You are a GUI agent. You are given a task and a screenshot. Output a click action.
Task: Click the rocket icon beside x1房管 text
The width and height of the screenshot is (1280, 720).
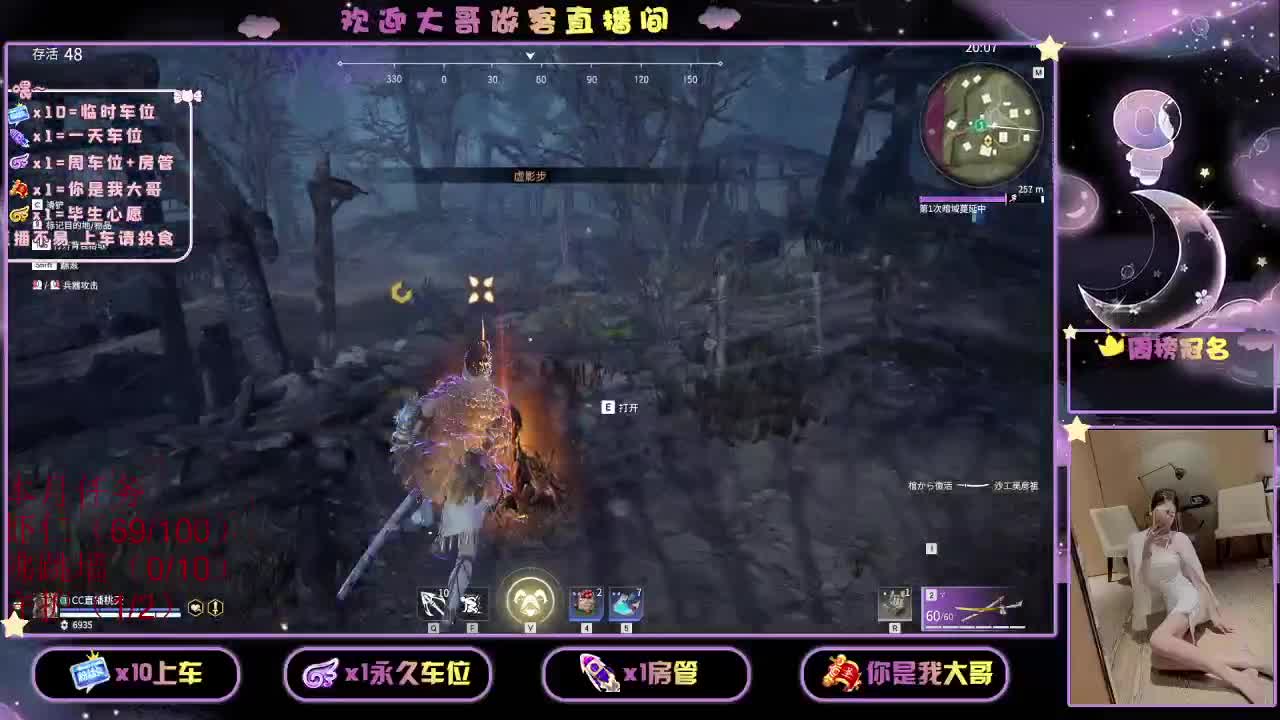pyautogui.click(x=594, y=674)
